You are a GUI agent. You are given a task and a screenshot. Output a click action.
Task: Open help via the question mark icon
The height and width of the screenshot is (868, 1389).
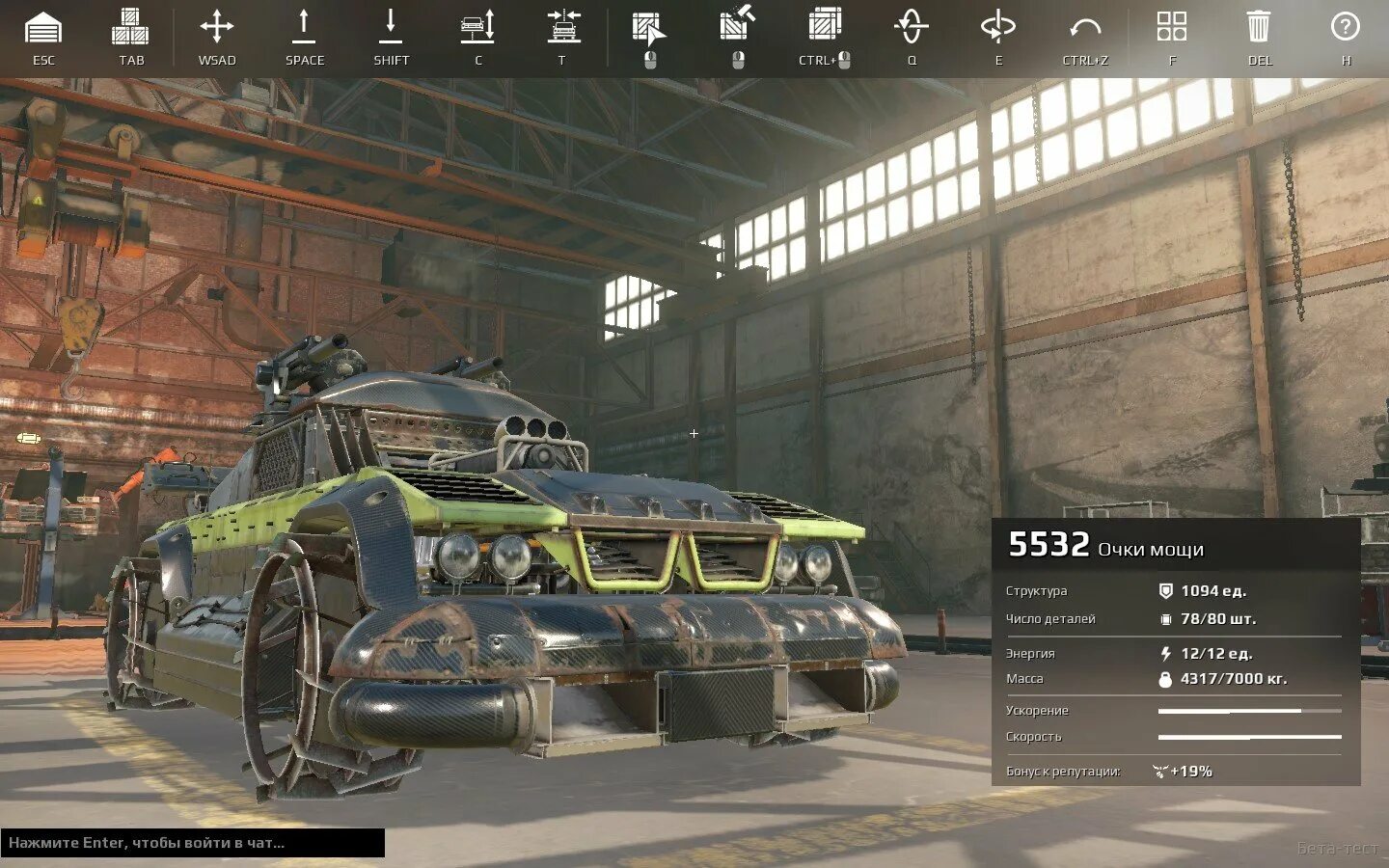(1345, 27)
